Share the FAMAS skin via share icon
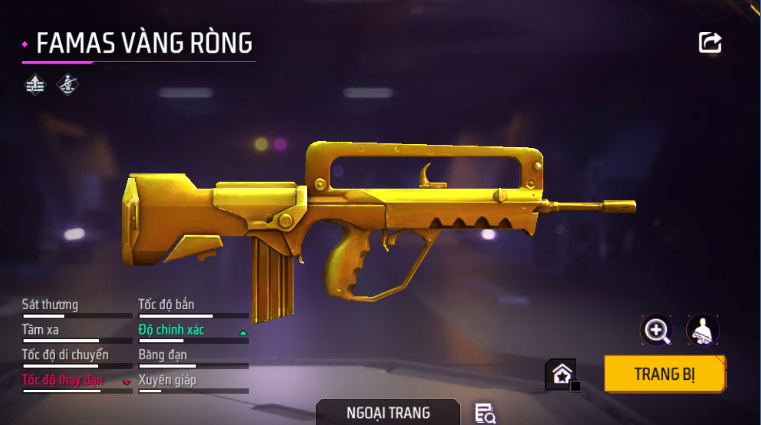Screen dimensions: 761x425 point(710,42)
